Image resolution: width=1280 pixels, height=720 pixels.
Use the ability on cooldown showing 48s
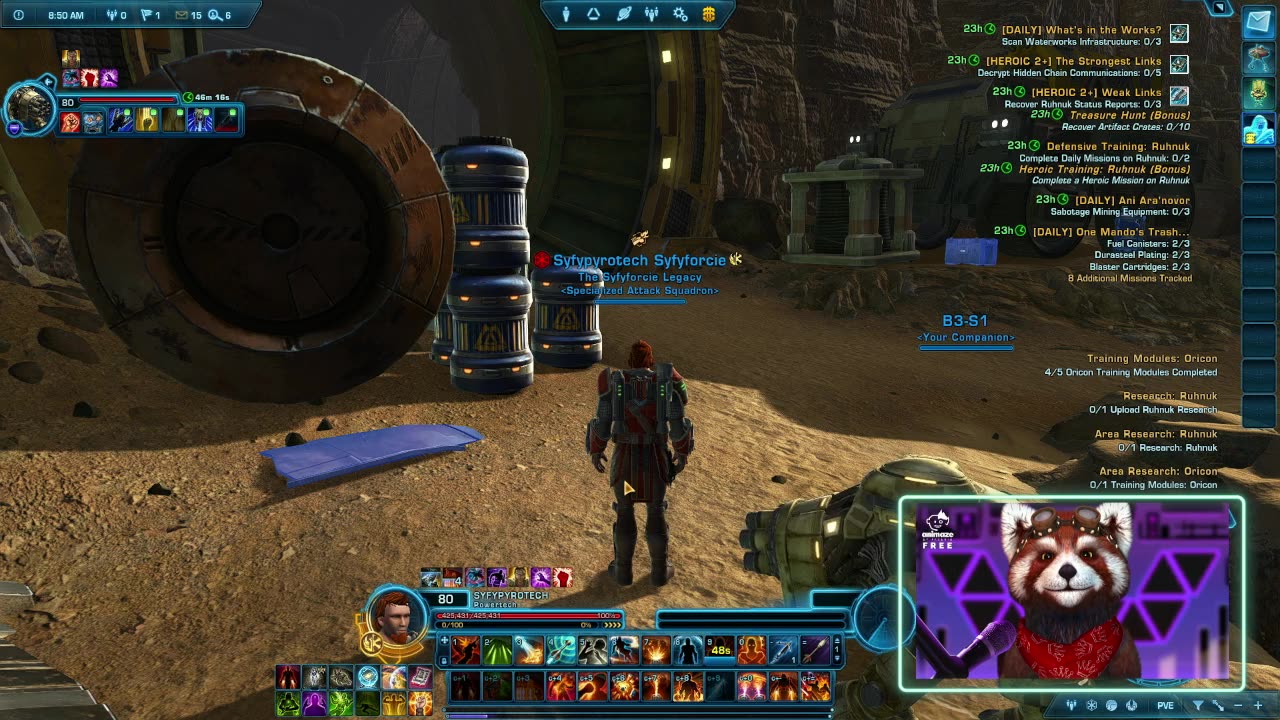click(x=719, y=651)
